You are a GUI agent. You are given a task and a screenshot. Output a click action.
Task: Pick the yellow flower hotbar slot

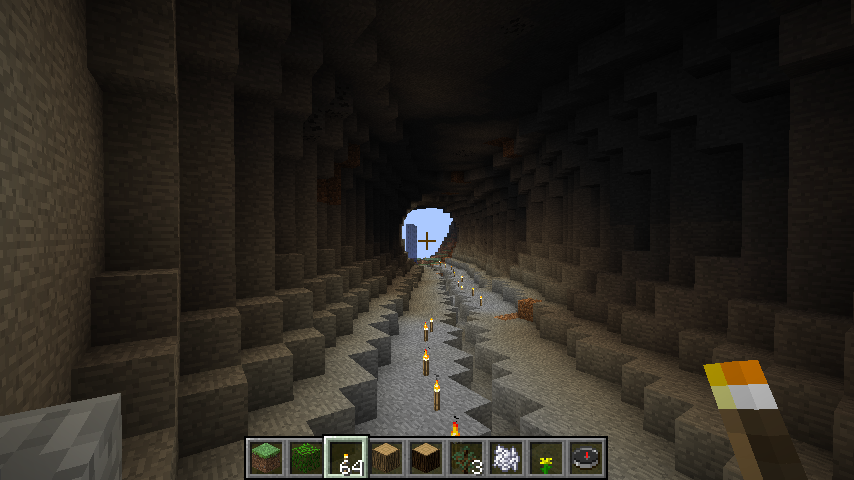tap(547, 457)
